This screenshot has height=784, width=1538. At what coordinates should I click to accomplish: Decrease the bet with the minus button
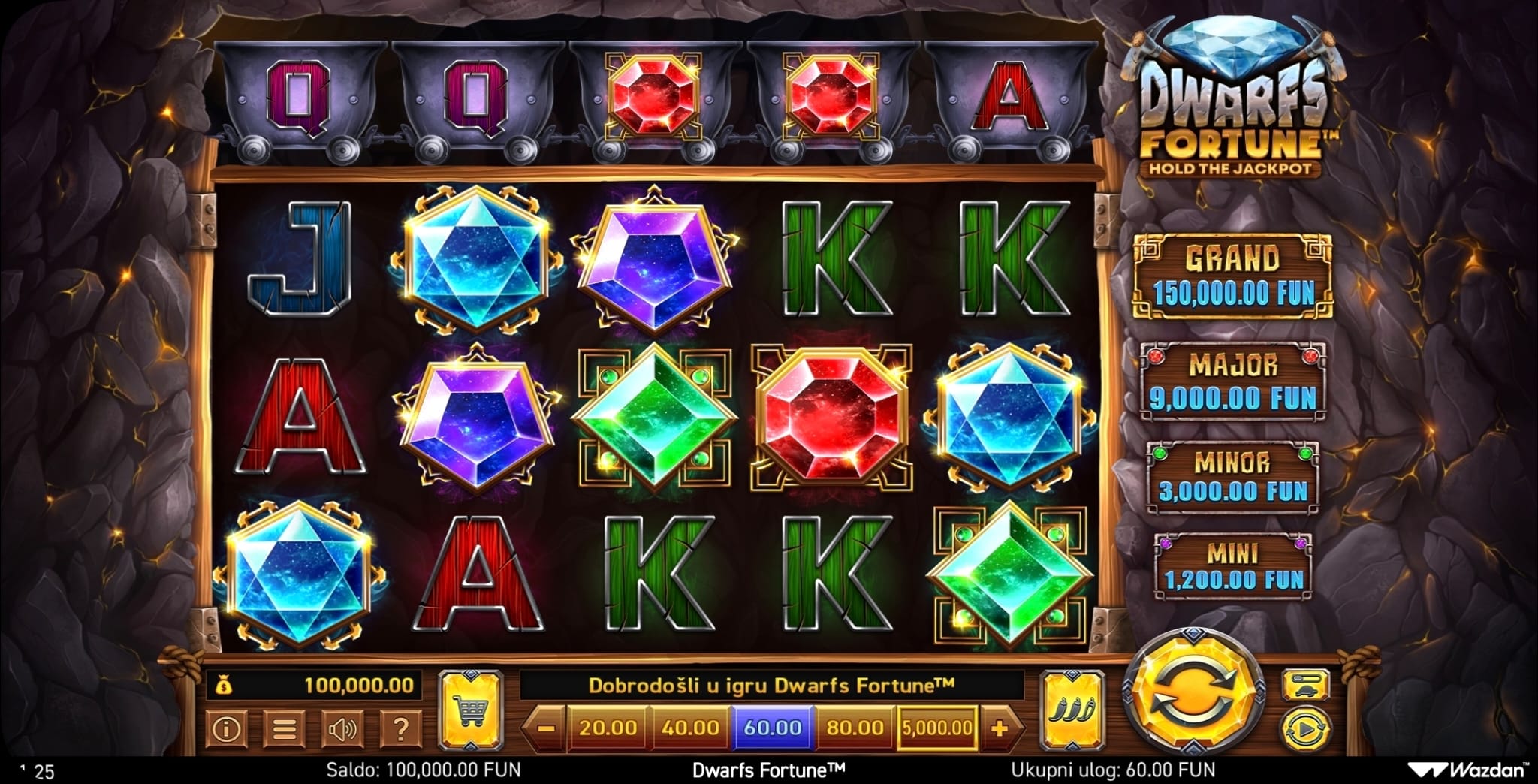(x=547, y=728)
